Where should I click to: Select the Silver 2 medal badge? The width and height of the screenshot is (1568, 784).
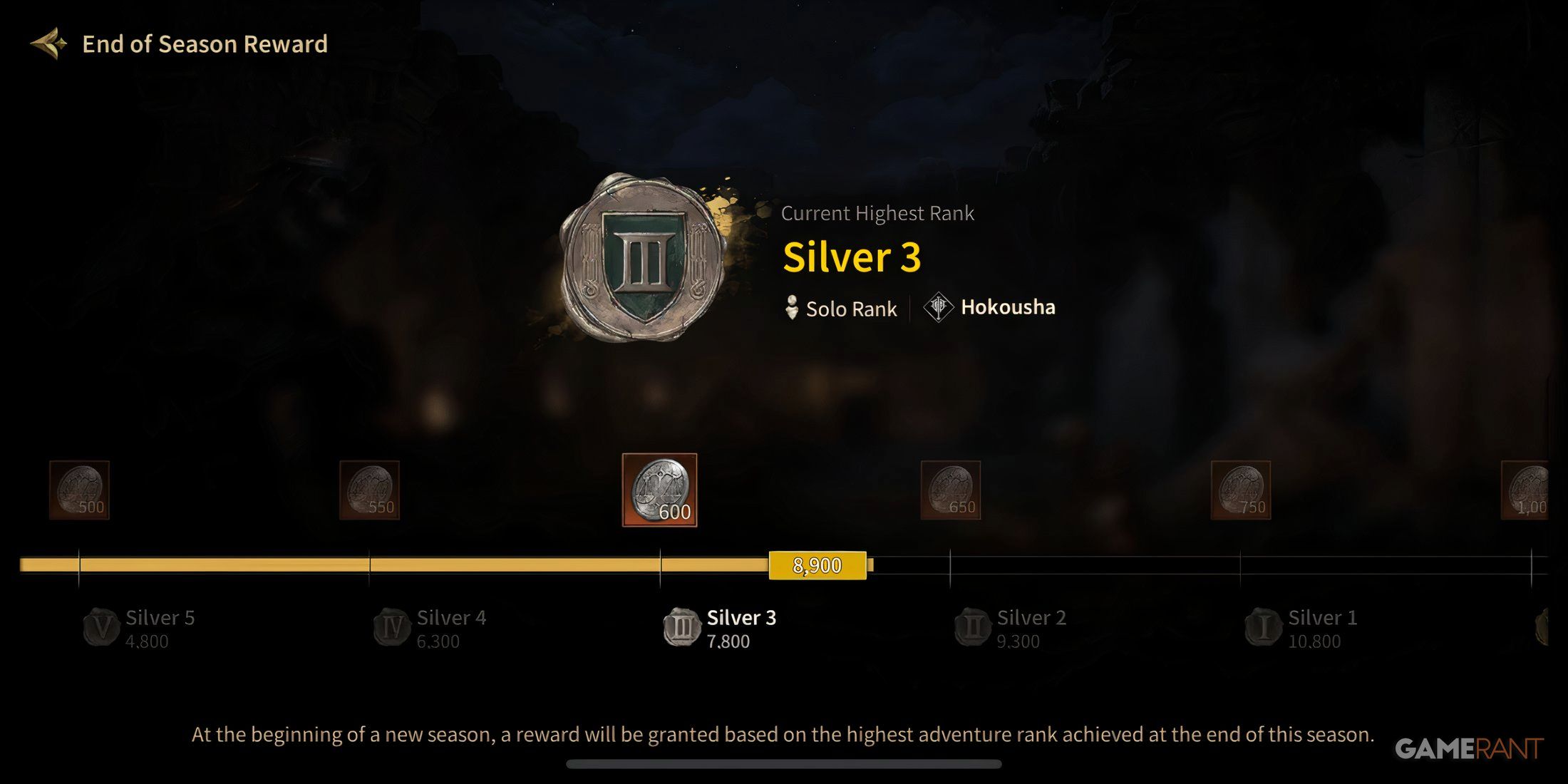(974, 627)
